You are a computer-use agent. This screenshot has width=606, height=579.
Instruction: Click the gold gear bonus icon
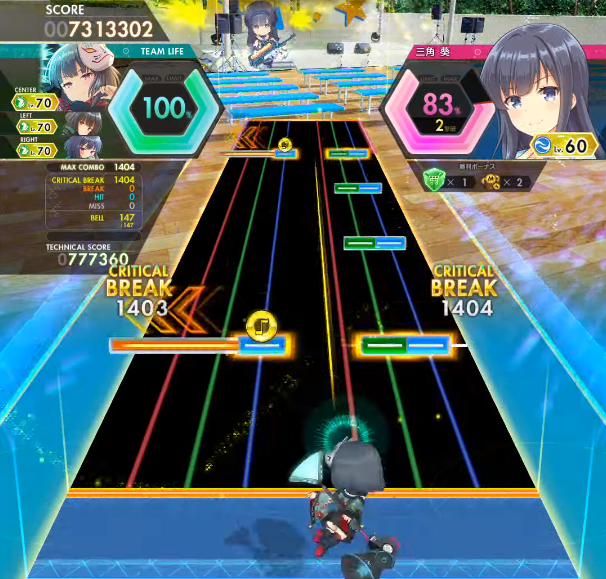click(x=490, y=181)
